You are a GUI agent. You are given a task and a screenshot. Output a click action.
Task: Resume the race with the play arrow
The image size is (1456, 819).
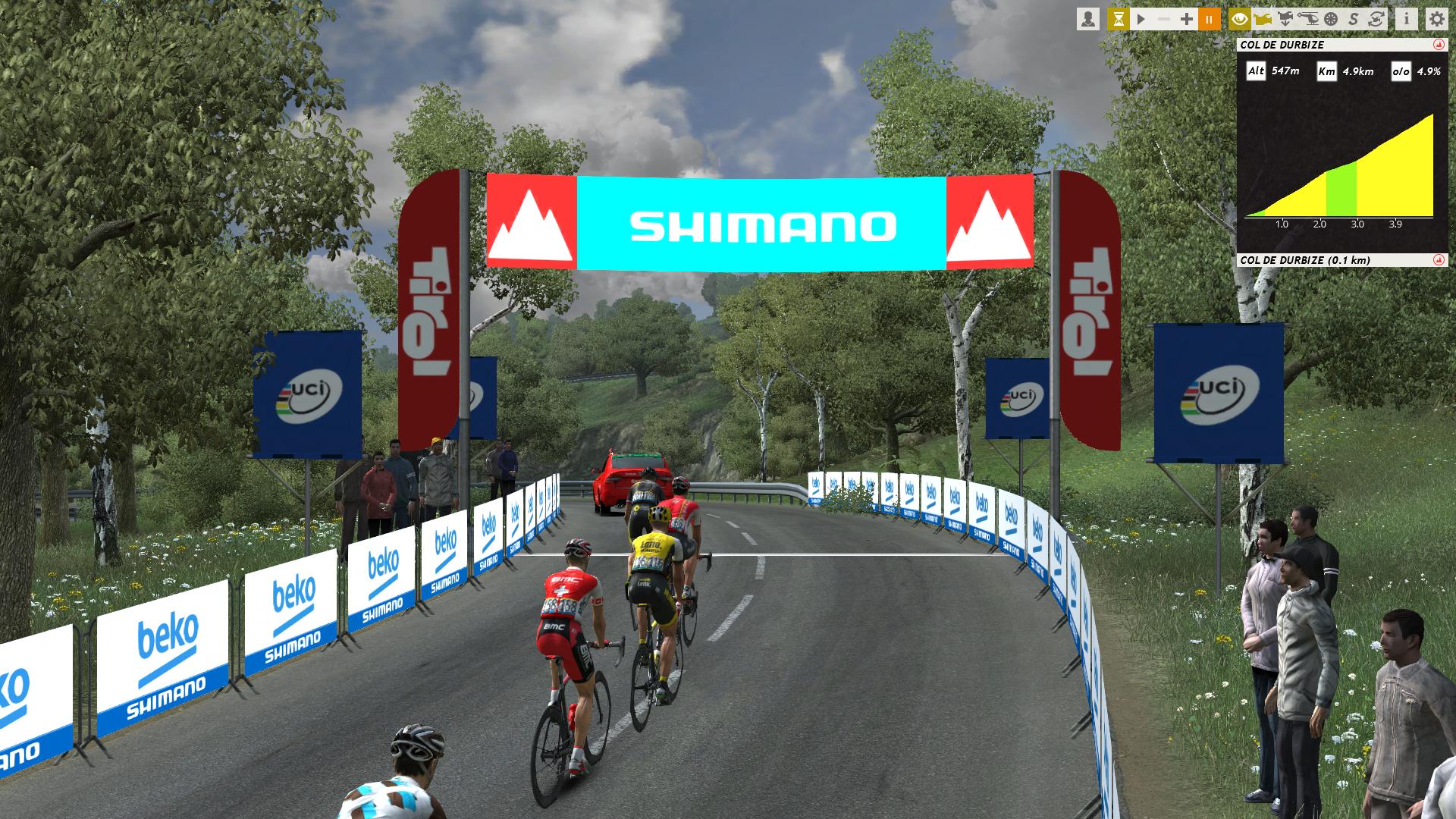[1141, 19]
